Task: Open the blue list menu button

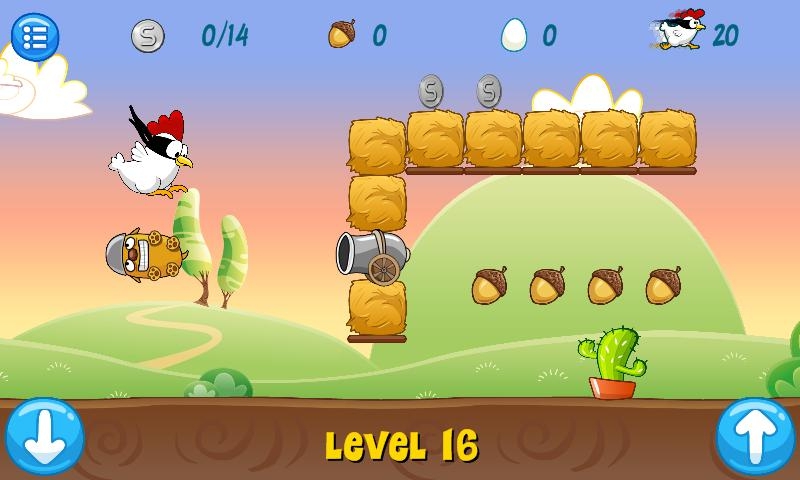Action: pos(35,37)
